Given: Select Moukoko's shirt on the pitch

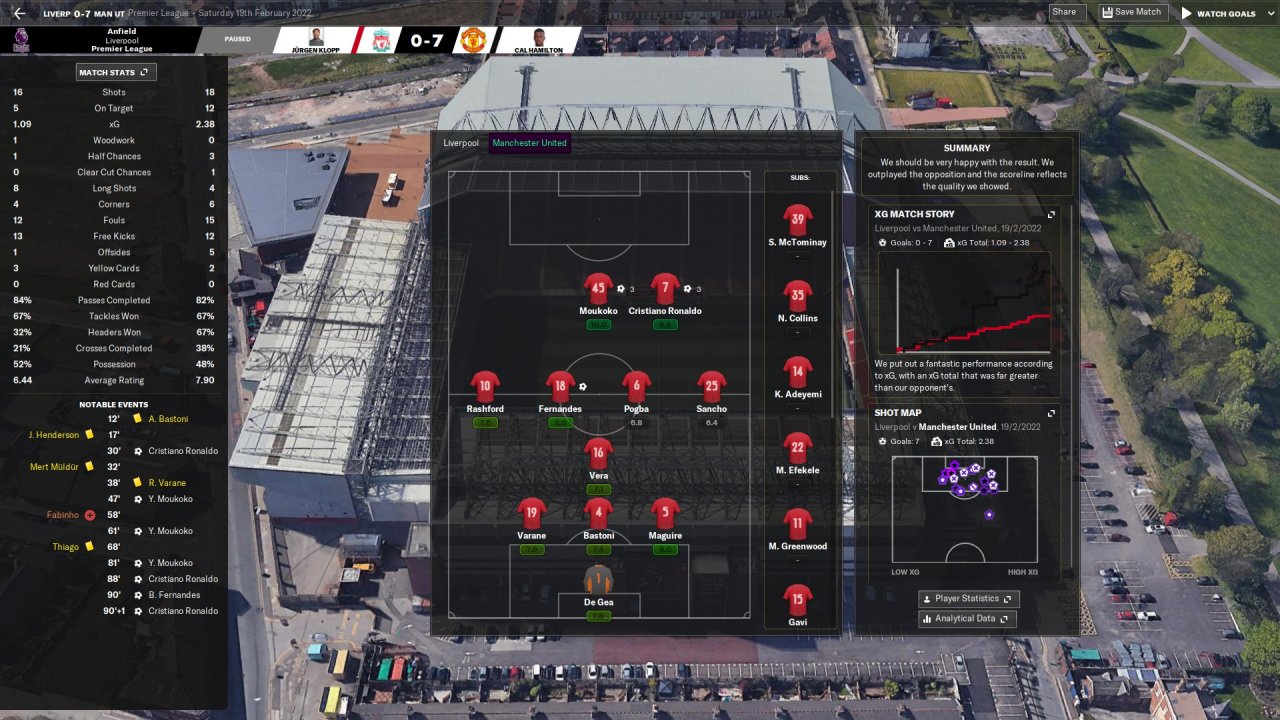Looking at the screenshot, I should tap(598, 290).
